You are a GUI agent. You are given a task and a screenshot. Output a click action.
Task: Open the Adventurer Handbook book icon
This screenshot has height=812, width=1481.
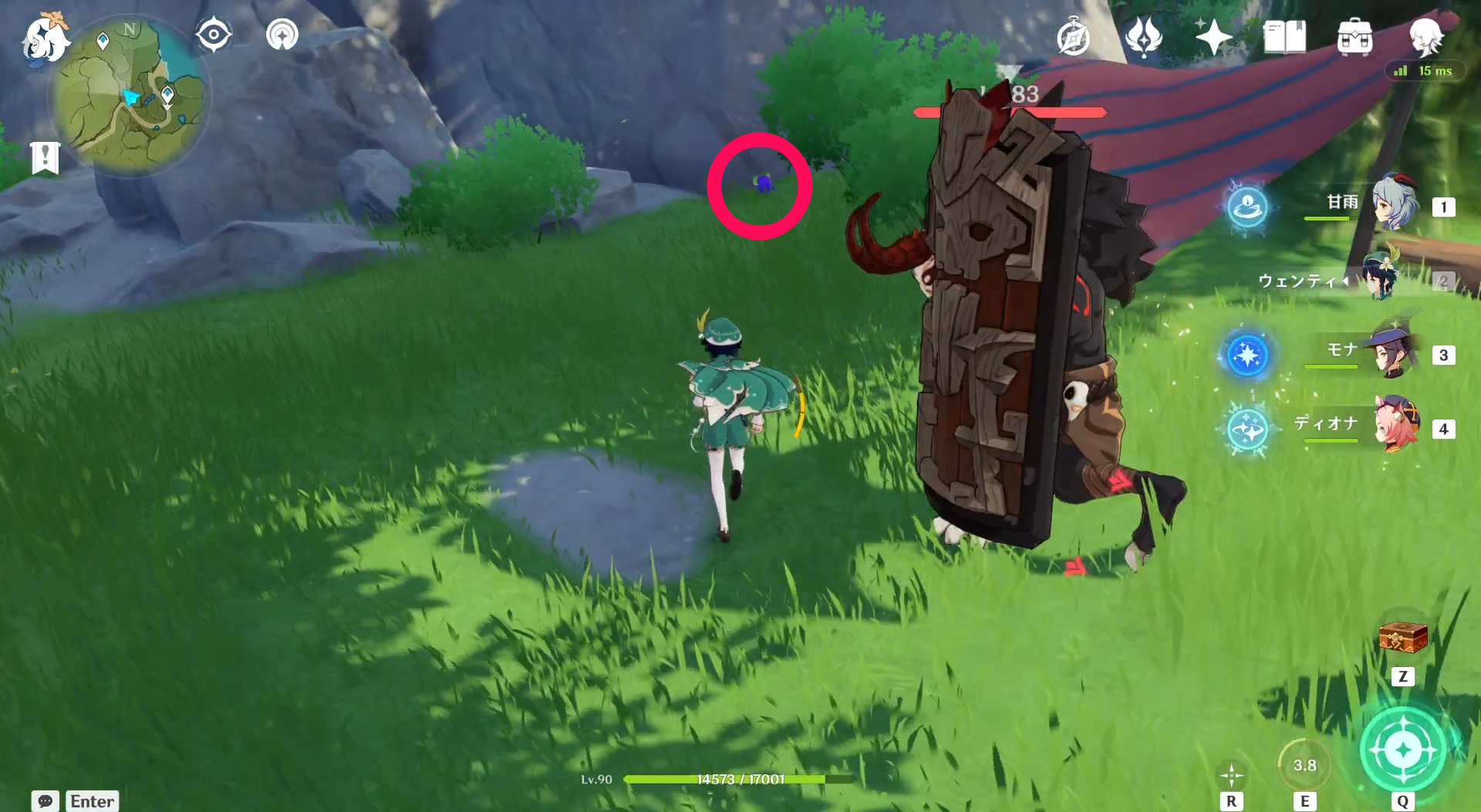pyautogui.click(x=1283, y=34)
